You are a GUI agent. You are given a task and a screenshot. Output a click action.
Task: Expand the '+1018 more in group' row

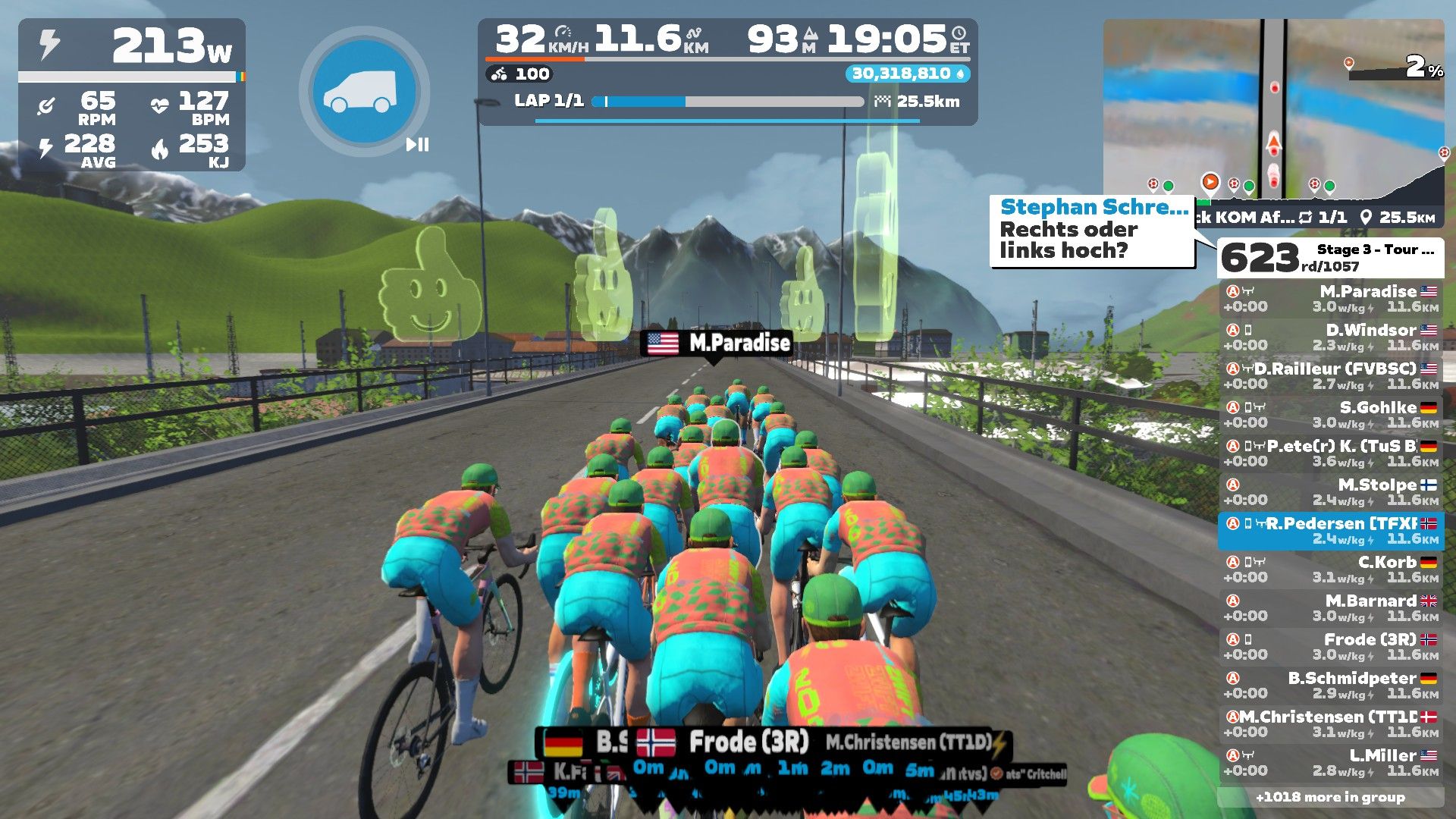pyautogui.click(x=1331, y=797)
